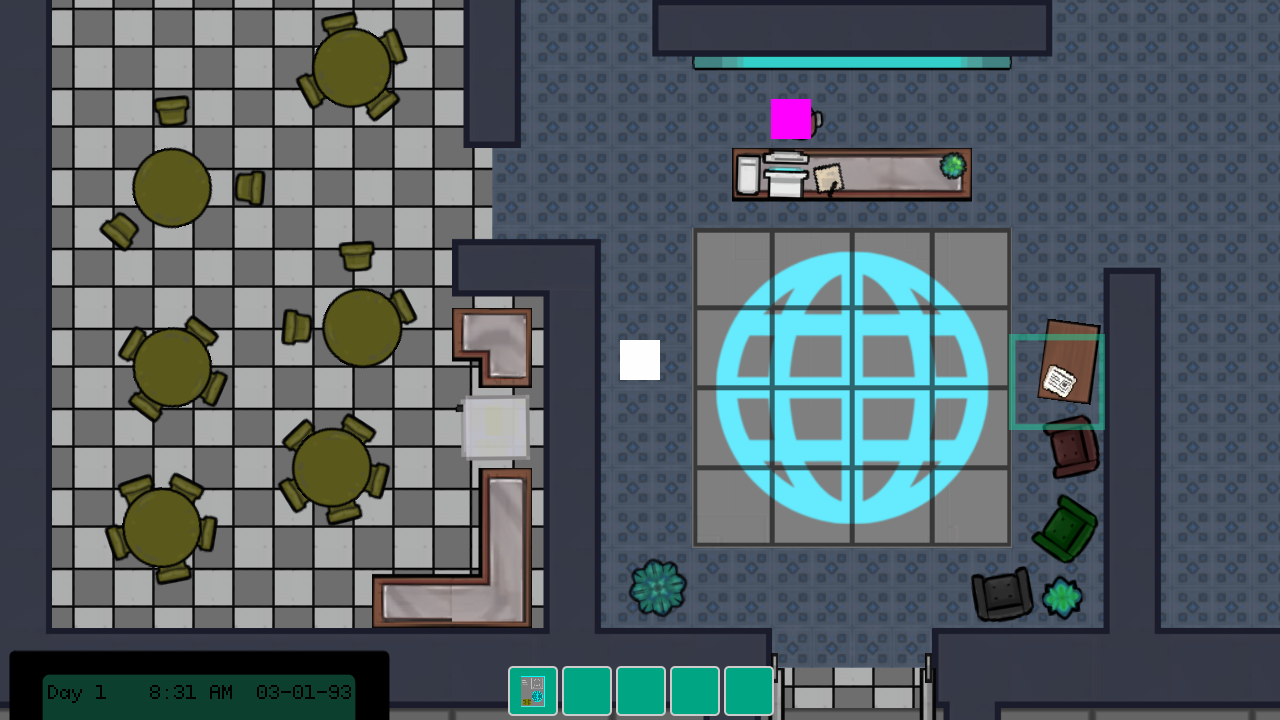The height and width of the screenshot is (720, 1280).
Task: Click the teal-highlighted desk selection box
Action: [x=1057, y=383]
